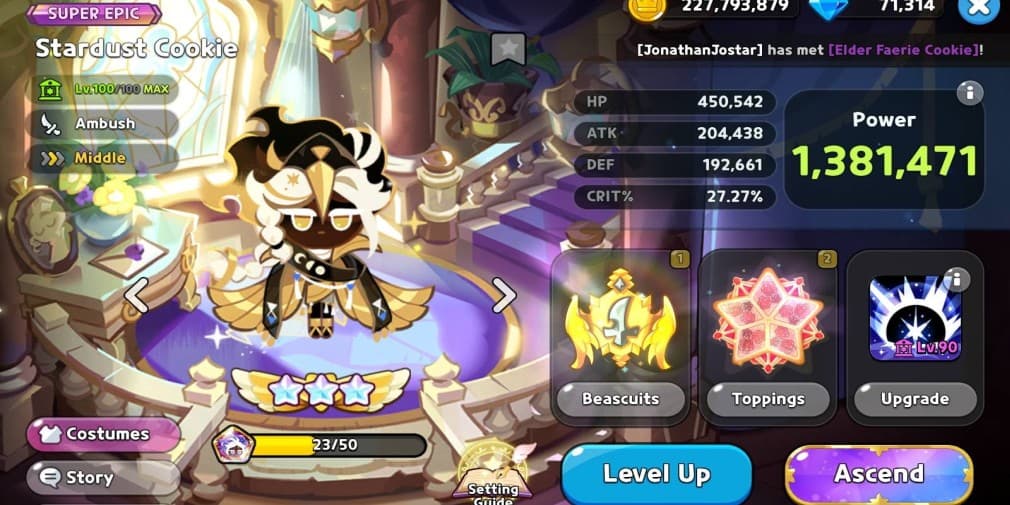Viewport: 1010px width, 505px height.
Task: Ascend Stardust Cookie
Action: coord(879,474)
